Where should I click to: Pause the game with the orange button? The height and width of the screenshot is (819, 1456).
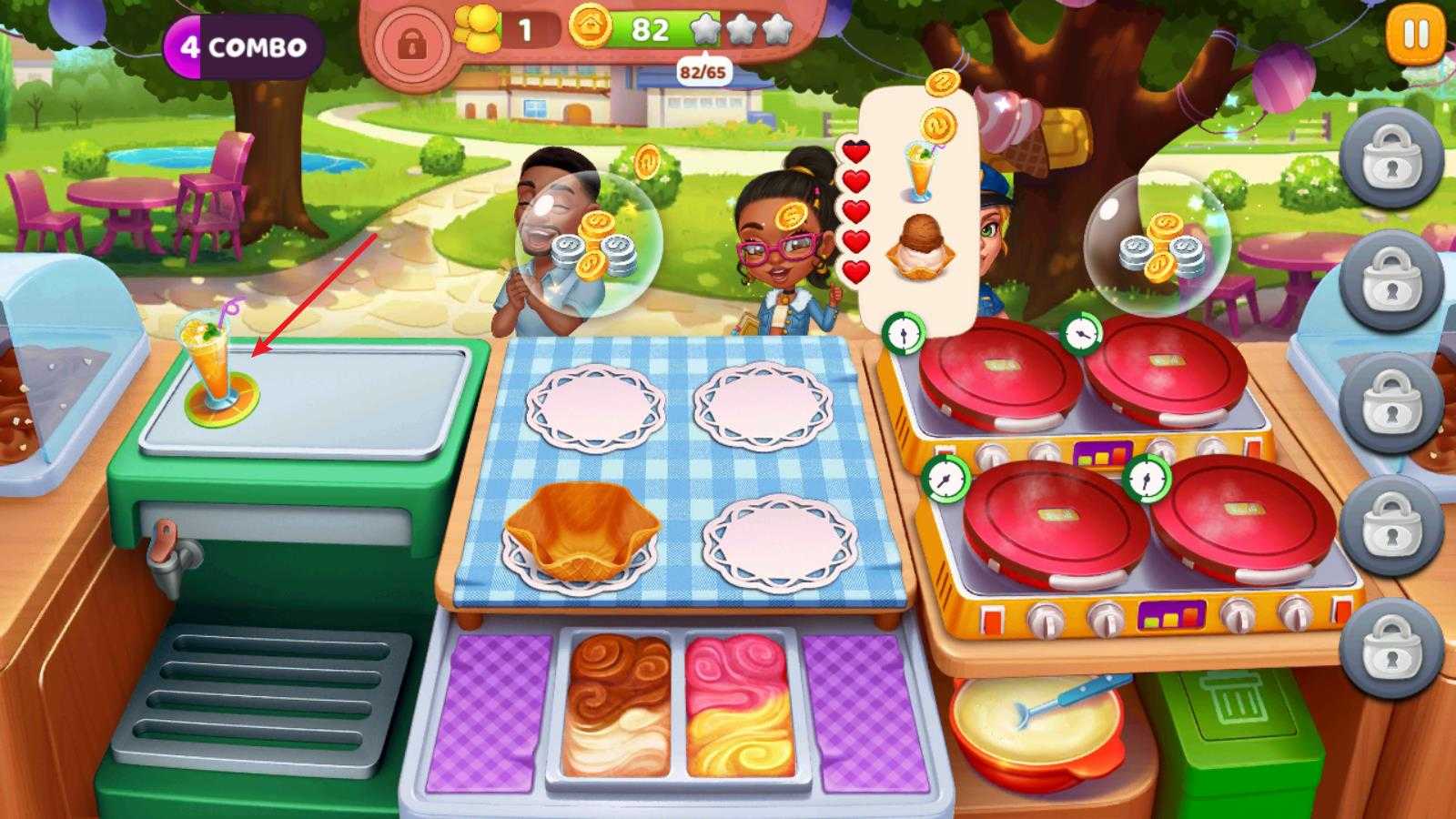[1415, 36]
